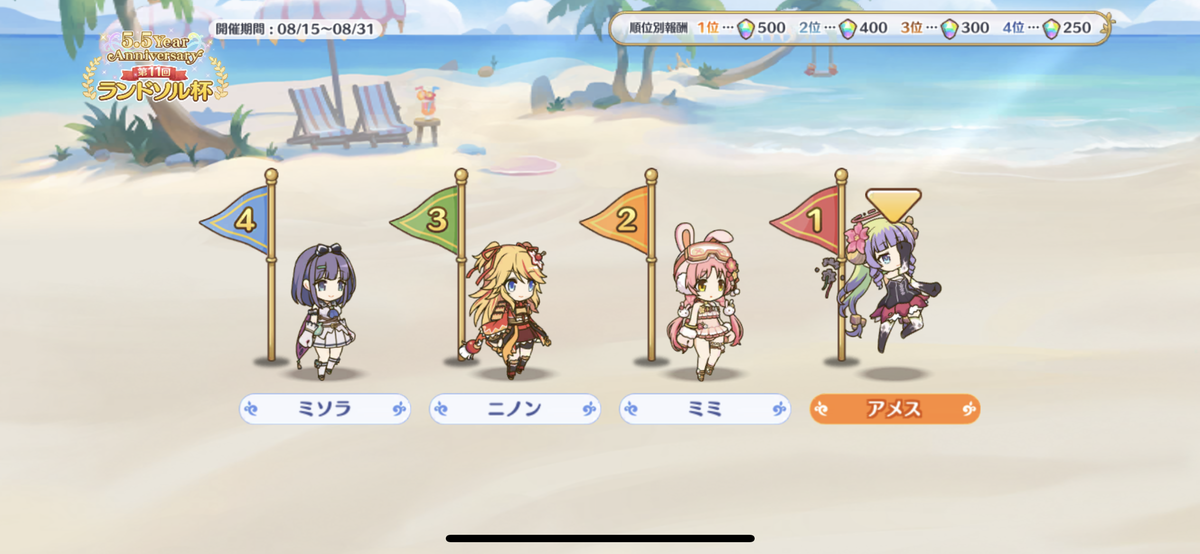Select the highlighted アメス name button
This screenshot has width=1200, height=554.
pos(895,408)
